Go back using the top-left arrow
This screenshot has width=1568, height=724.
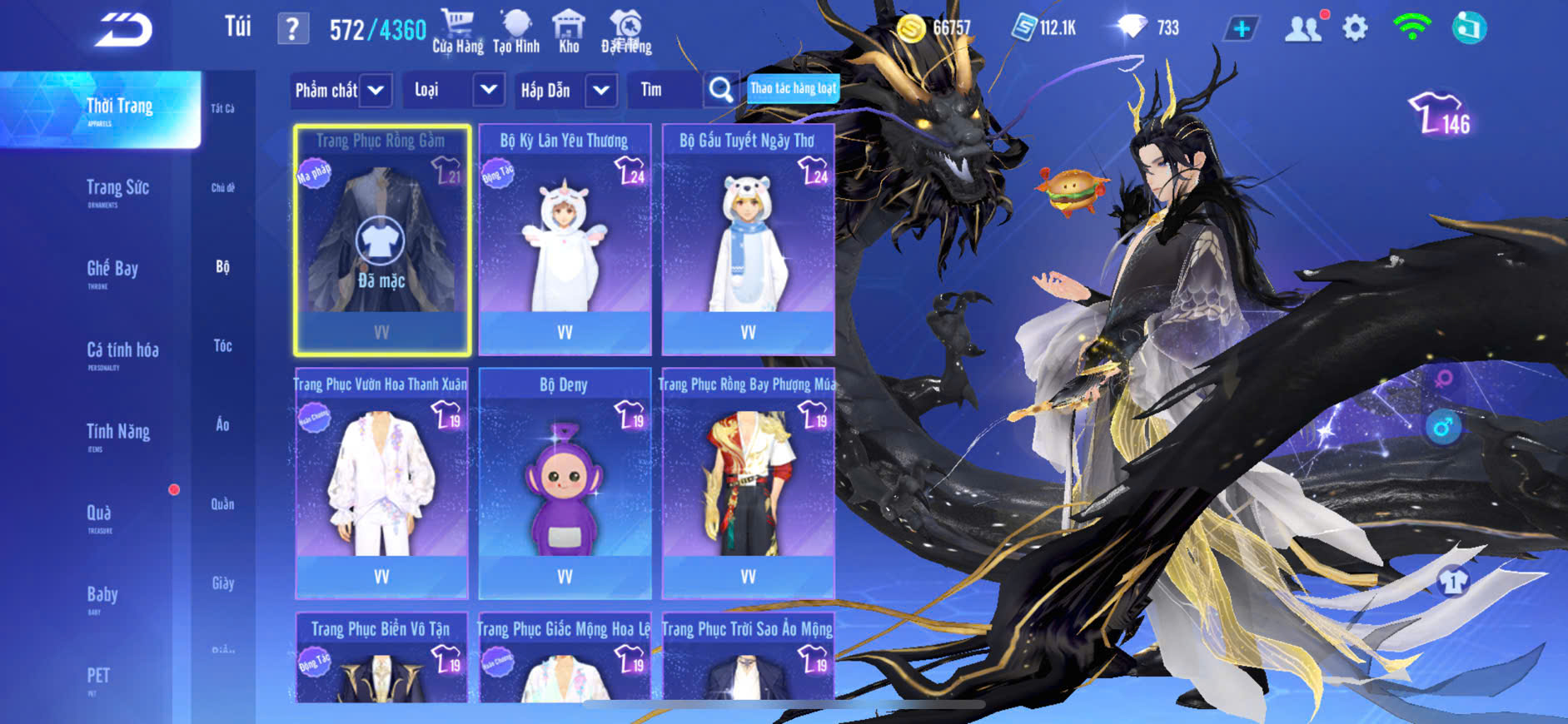pyautogui.click(x=123, y=30)
